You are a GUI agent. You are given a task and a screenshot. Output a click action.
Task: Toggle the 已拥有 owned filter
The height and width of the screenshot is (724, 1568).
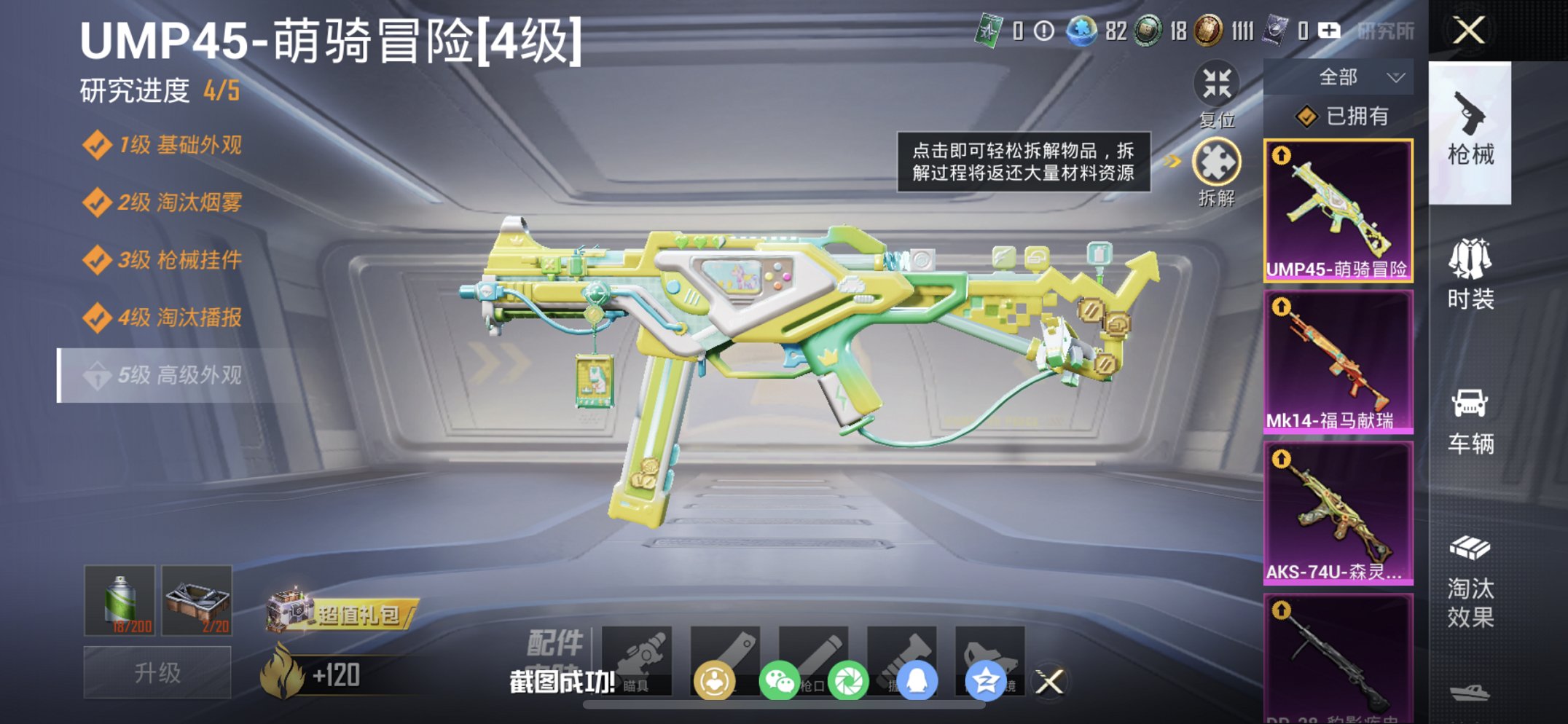1346,115
